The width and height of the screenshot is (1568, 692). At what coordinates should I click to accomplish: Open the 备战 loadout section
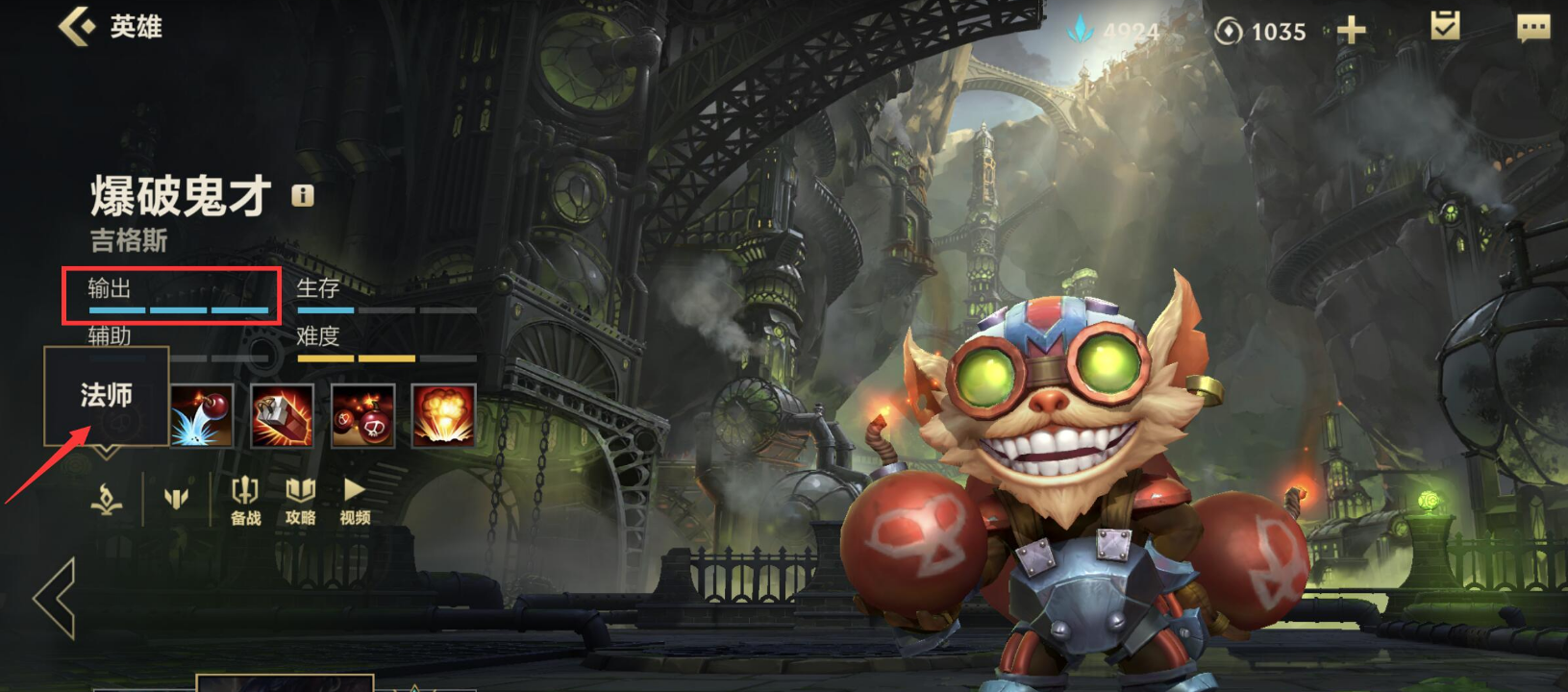pos(246,501)
